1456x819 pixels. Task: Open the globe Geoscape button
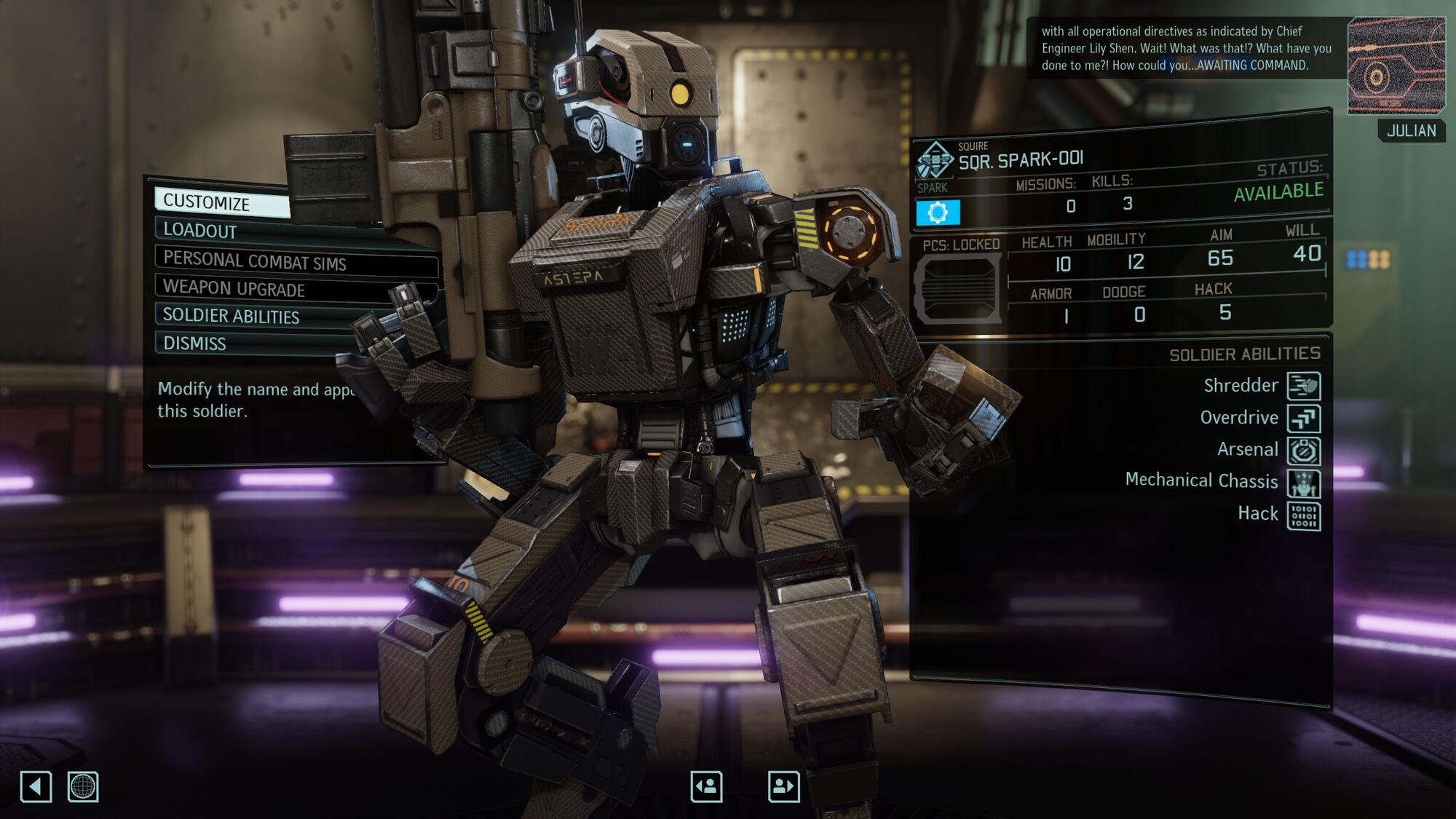point(83,787)
